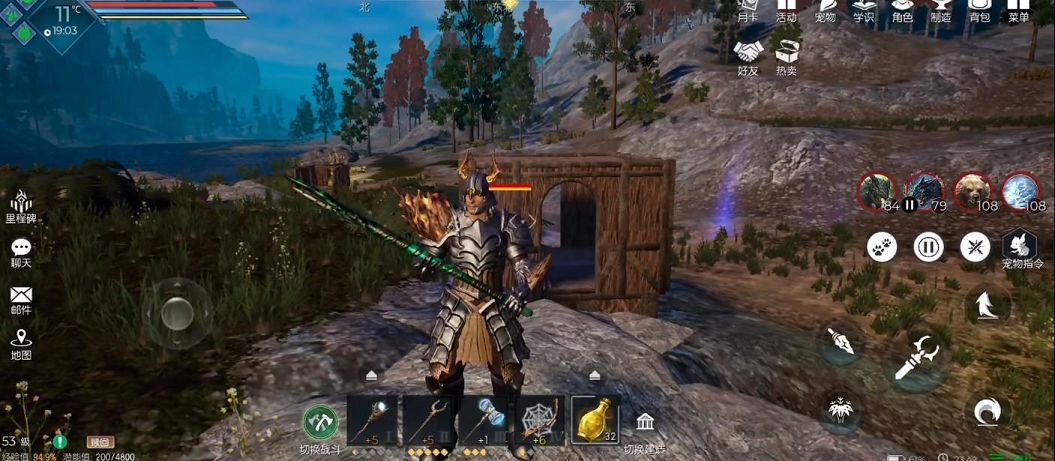Tap the paw print pet button
Image resolution: width=1055 pixels, height=461 pixels.
click(x=881, y=246)
